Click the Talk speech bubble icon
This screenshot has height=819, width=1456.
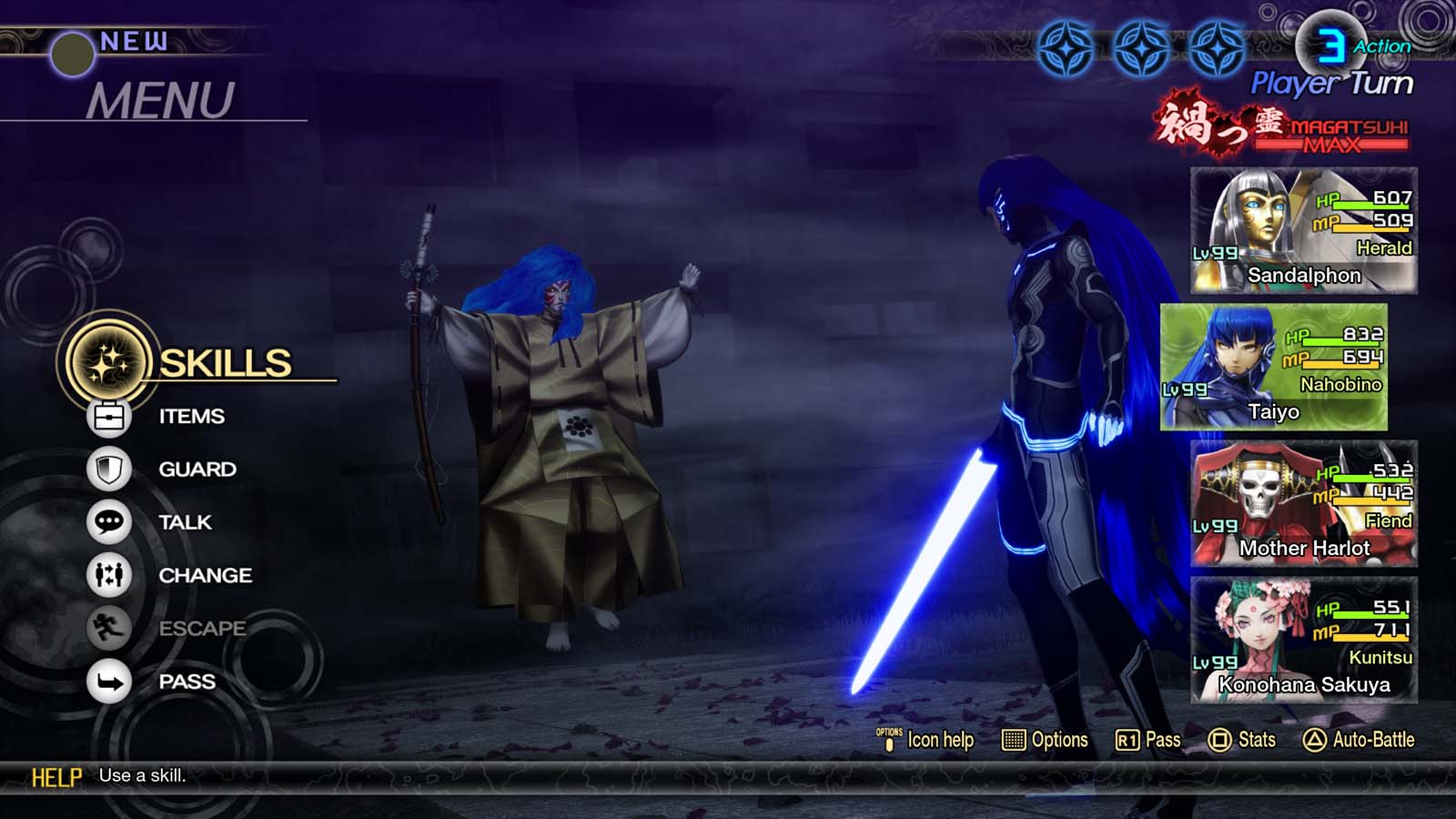108,521
